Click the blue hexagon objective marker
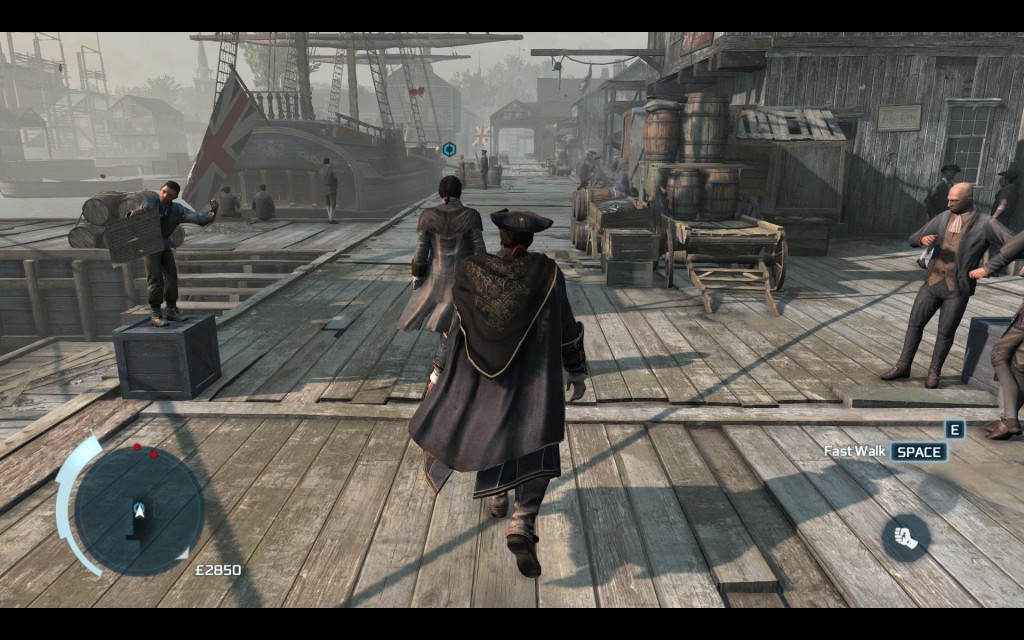The image size is (1024, 640). 449,149
